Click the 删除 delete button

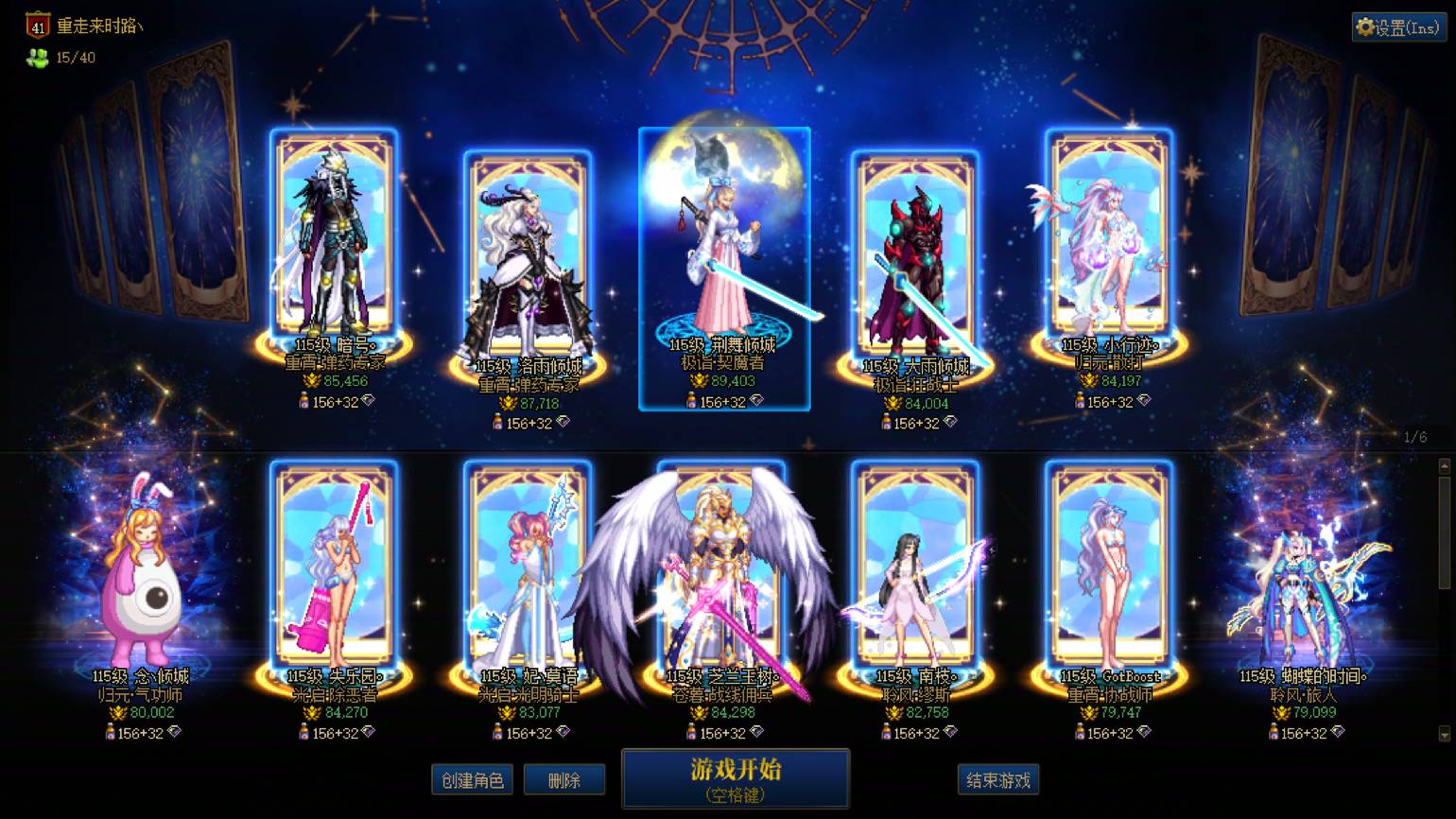(x=564, y=779)
